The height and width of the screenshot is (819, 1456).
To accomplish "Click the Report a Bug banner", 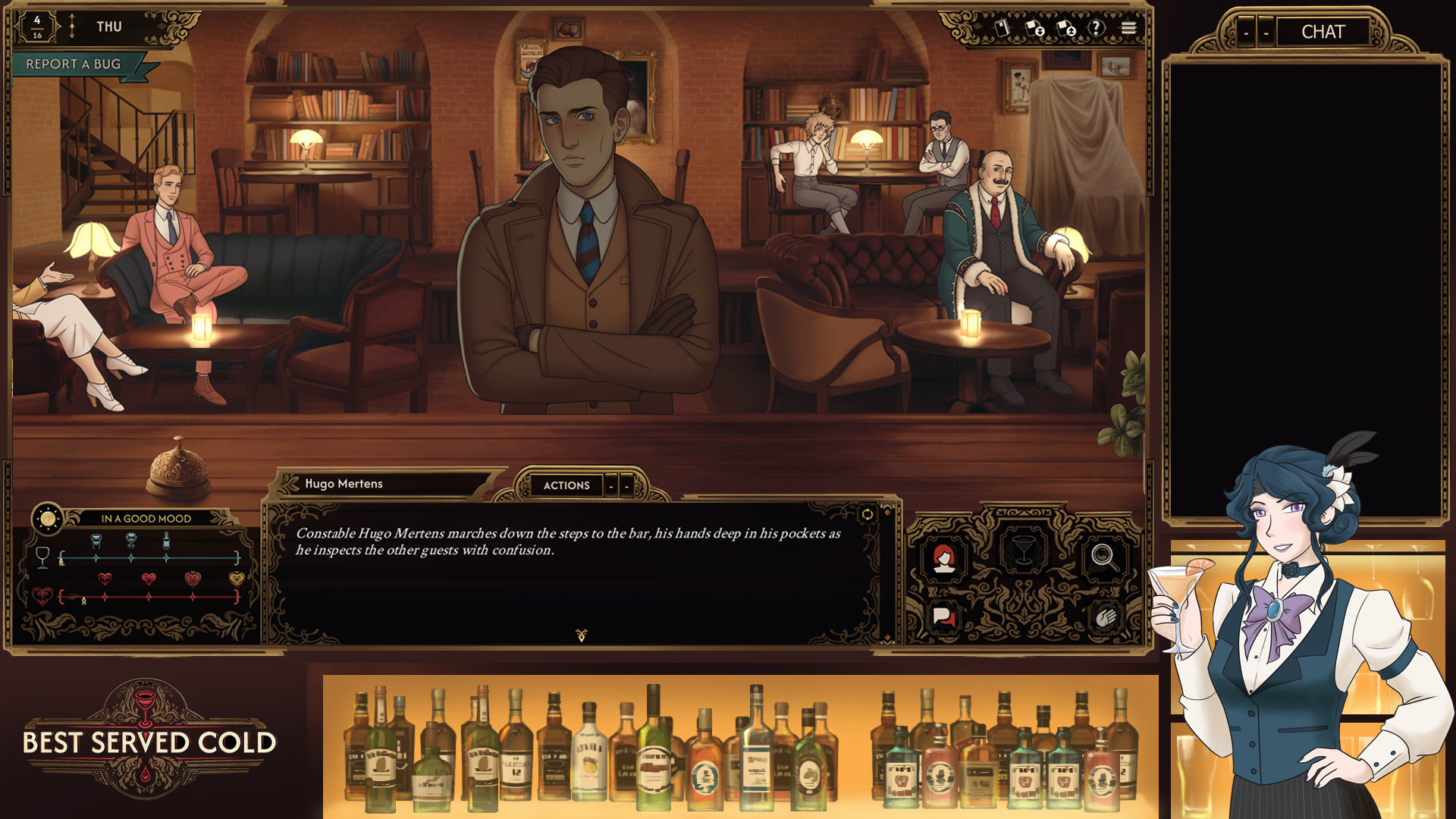I will pyautogui.click(x=74, y=64).
